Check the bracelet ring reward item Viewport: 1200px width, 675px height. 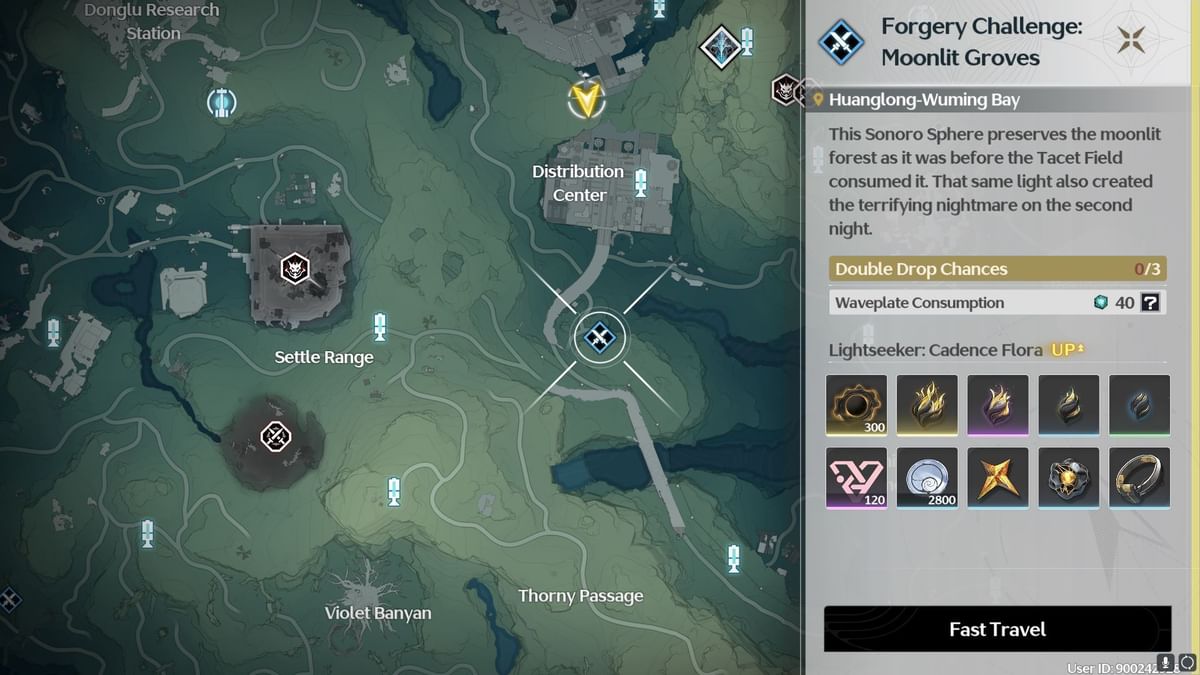tap(1139, 477)
